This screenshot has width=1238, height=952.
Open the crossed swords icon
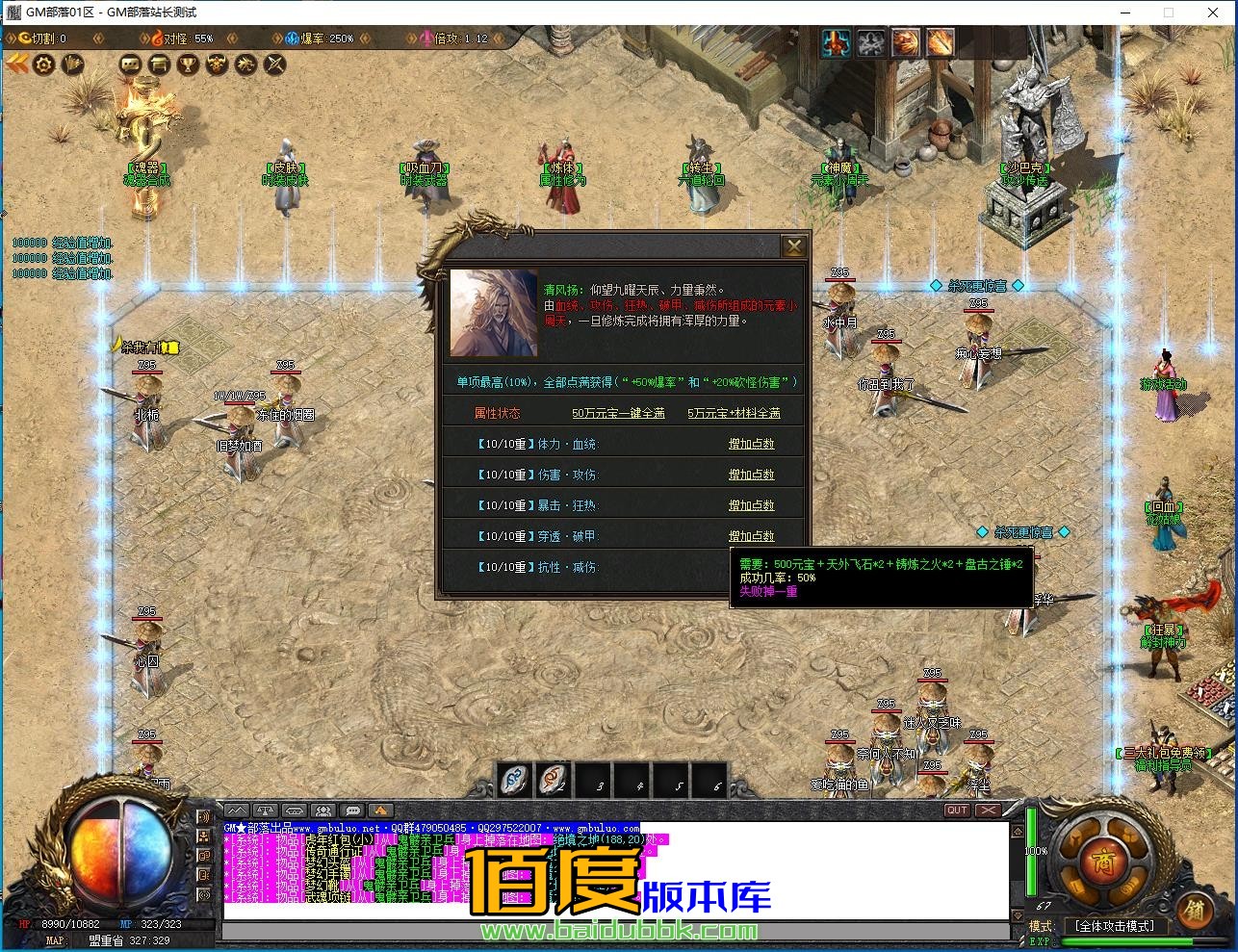point(275,64)
